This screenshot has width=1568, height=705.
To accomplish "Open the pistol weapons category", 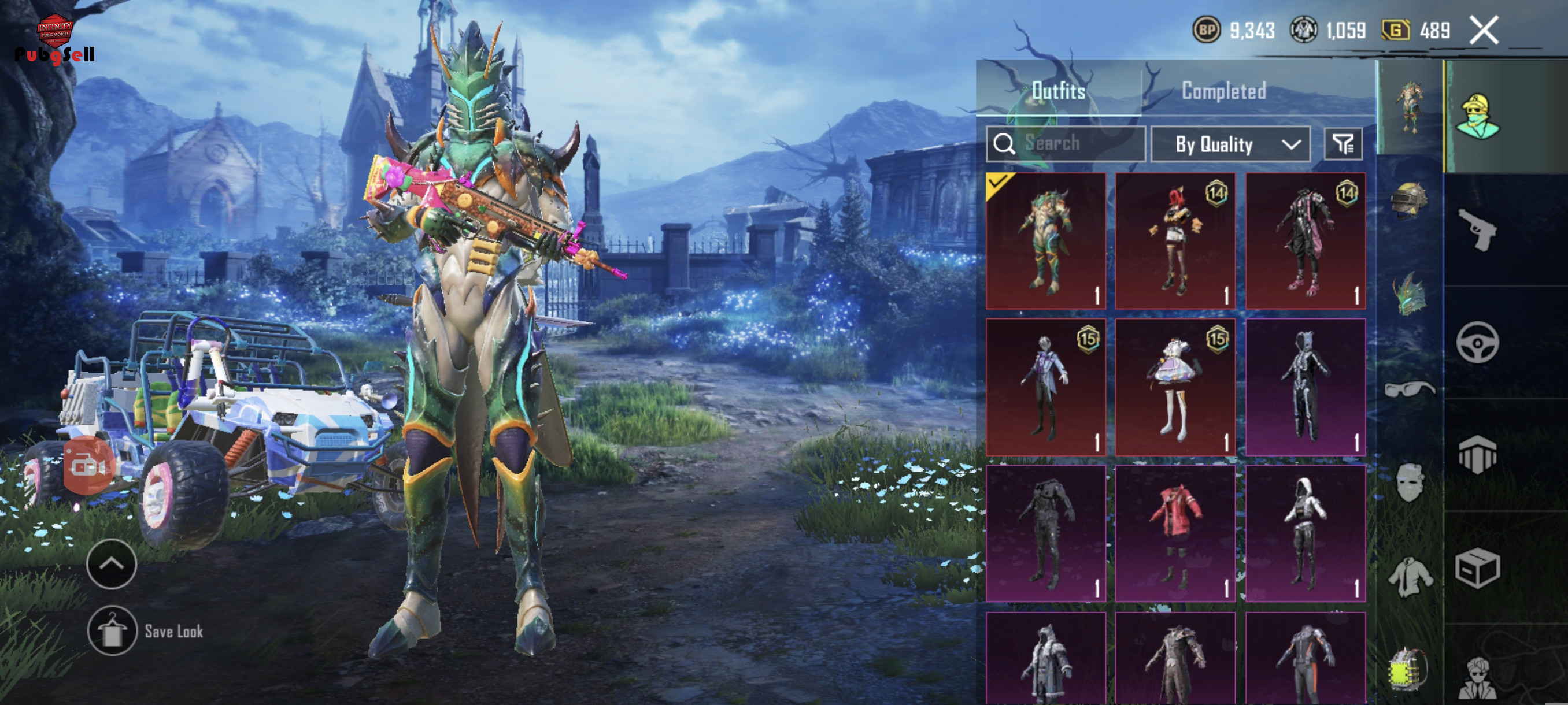I will pyautogui.click(x=1477, y=230).
